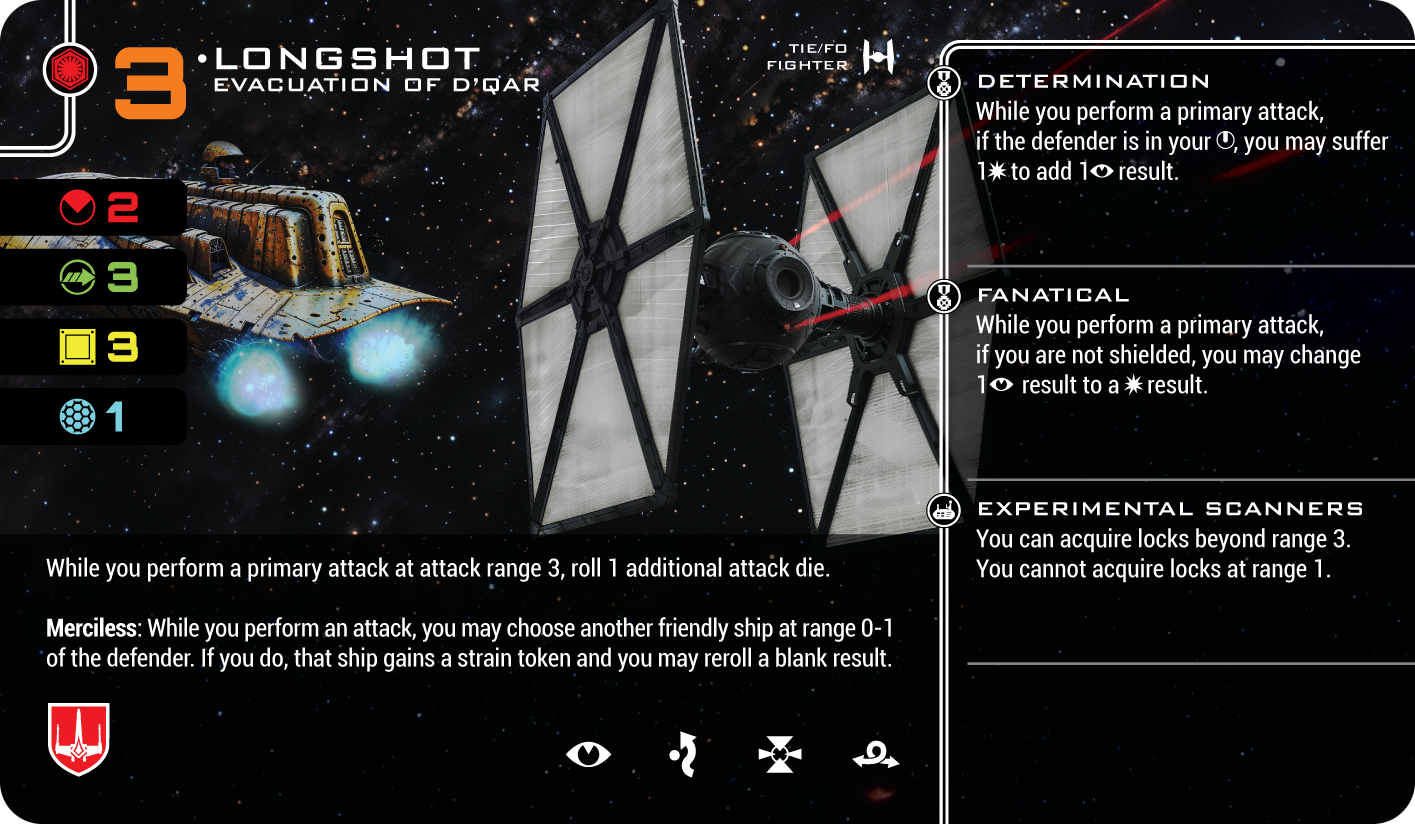
Task: Choose the Evade action icon
Action: coord(683,753)
